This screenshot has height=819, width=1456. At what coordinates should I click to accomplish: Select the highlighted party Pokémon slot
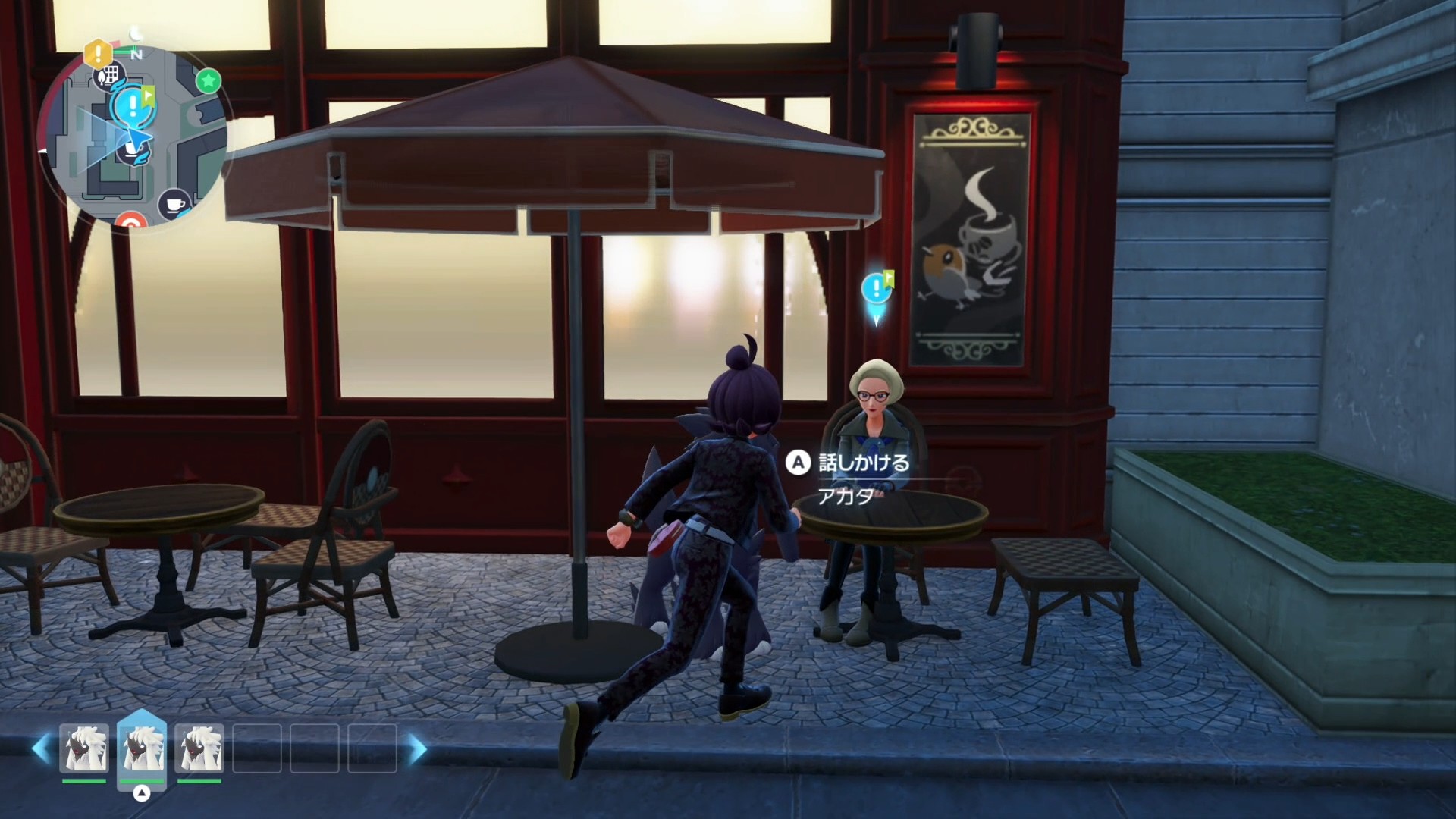point(142,748)
